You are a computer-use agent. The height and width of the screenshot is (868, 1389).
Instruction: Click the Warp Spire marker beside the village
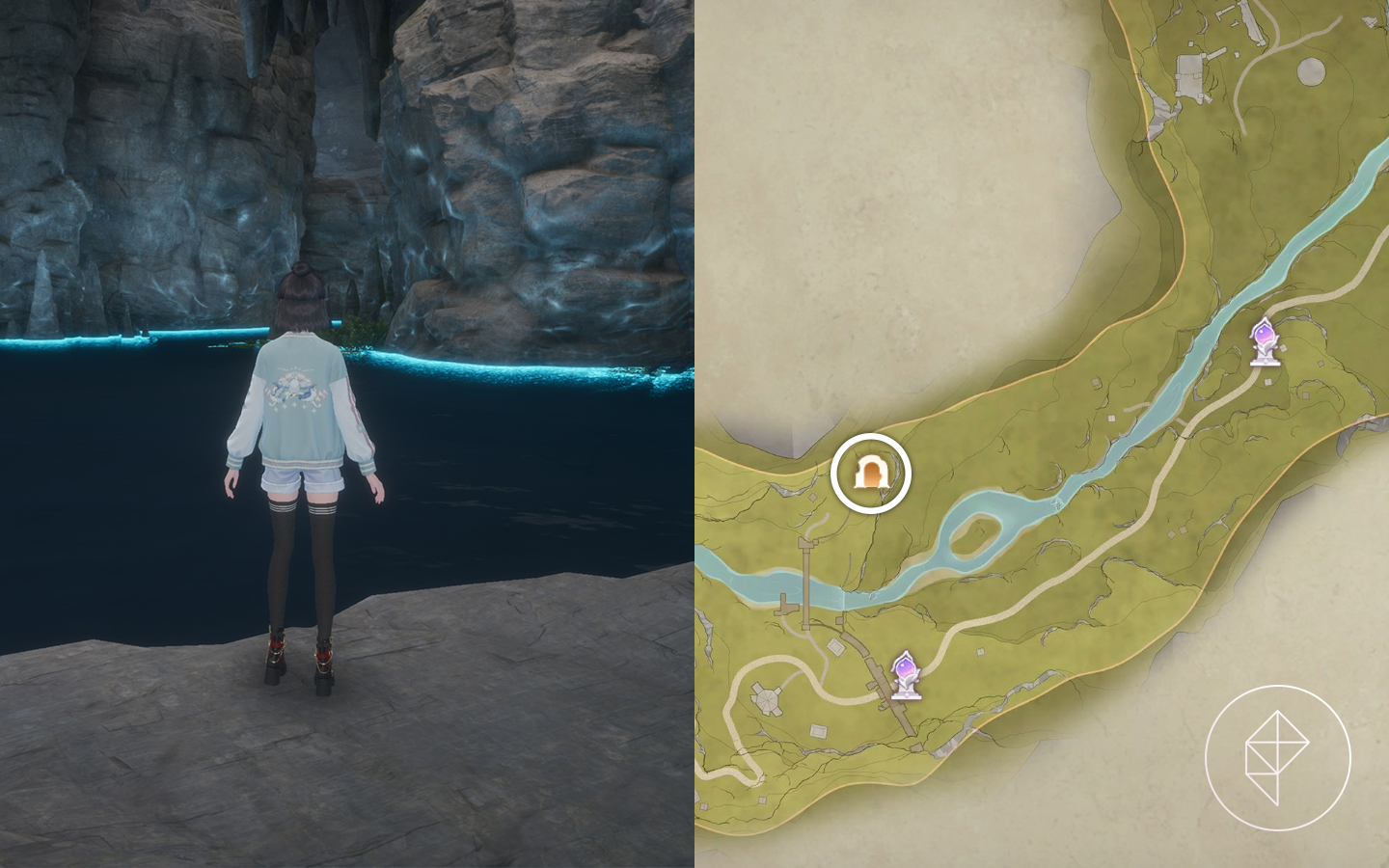pos(905,674)
